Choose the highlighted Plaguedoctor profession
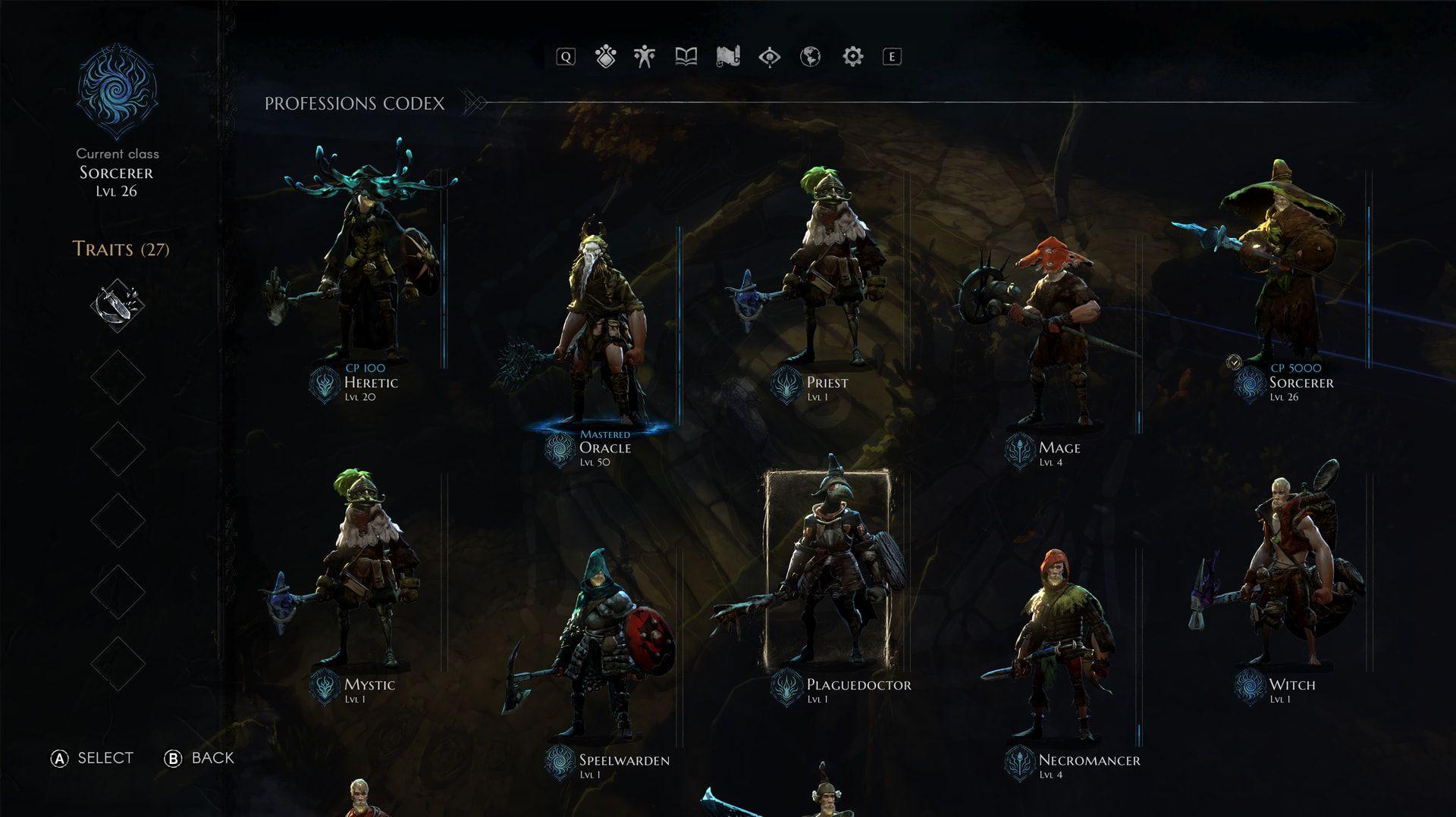This screenshot has height=817, width=1456. click(827, 568)
